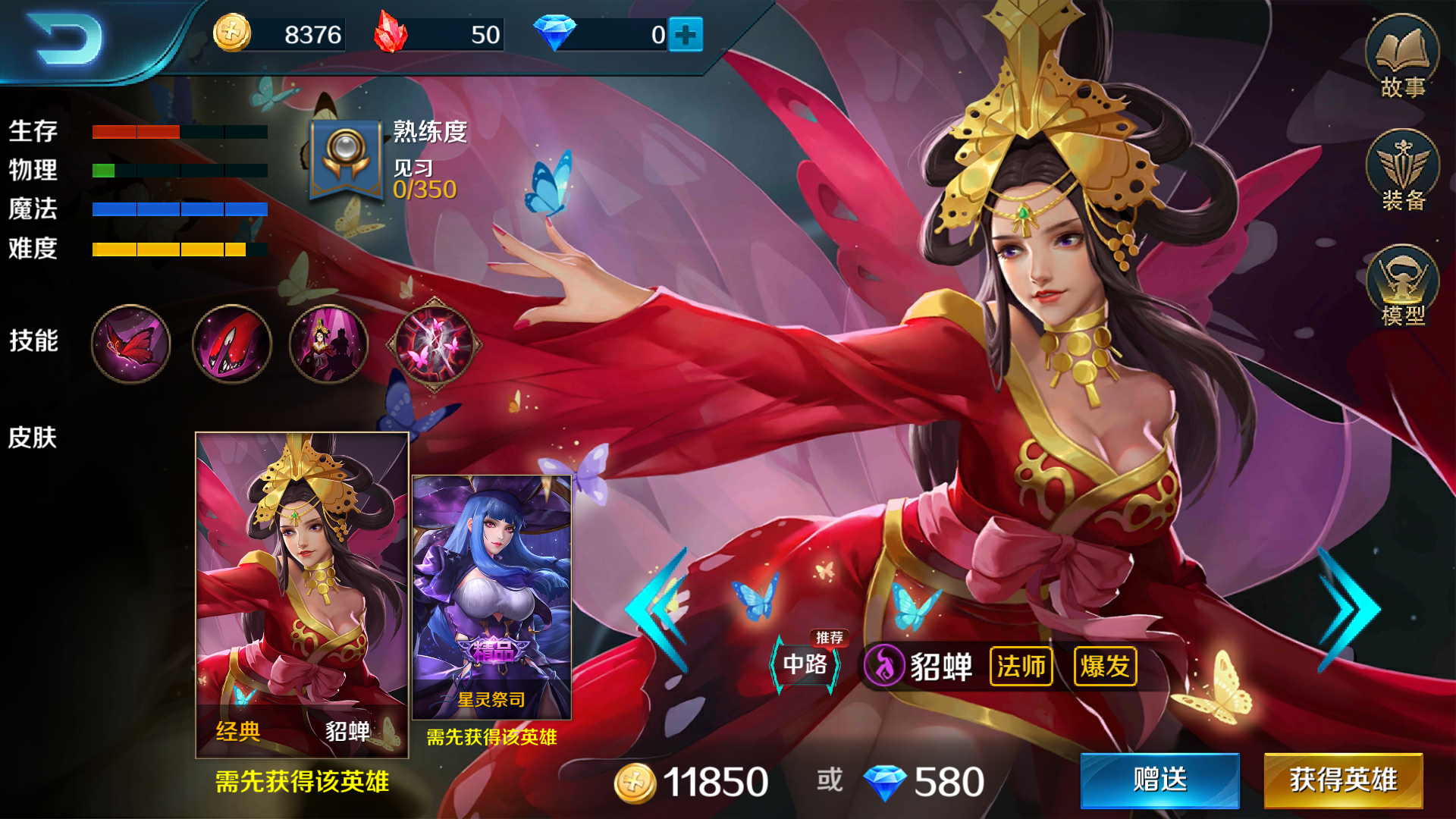1456x819 pixels.
Task: Select the 法师 (mage) role tag
Action: [1021, 667]
